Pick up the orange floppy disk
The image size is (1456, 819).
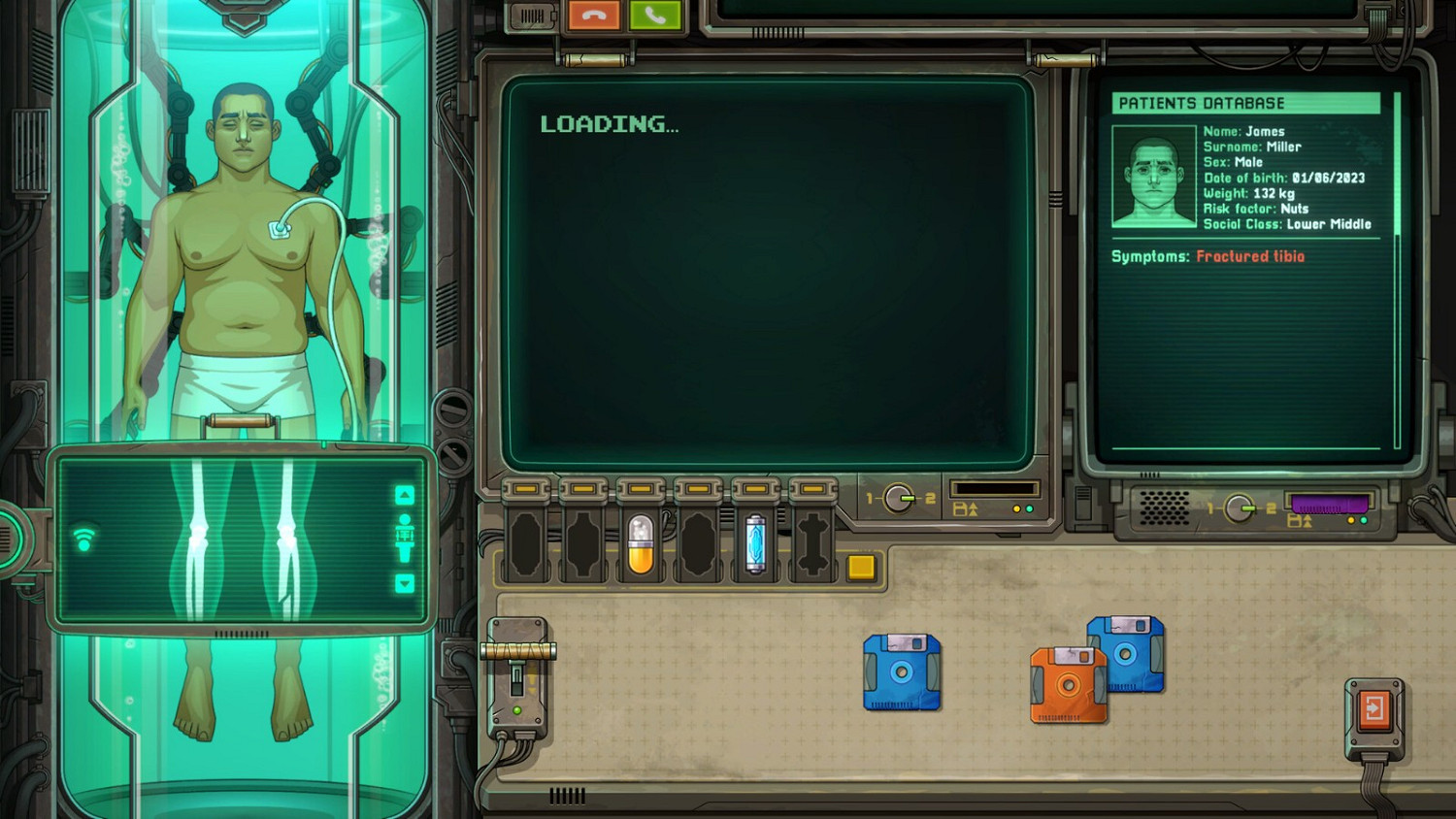point(1069,685)
